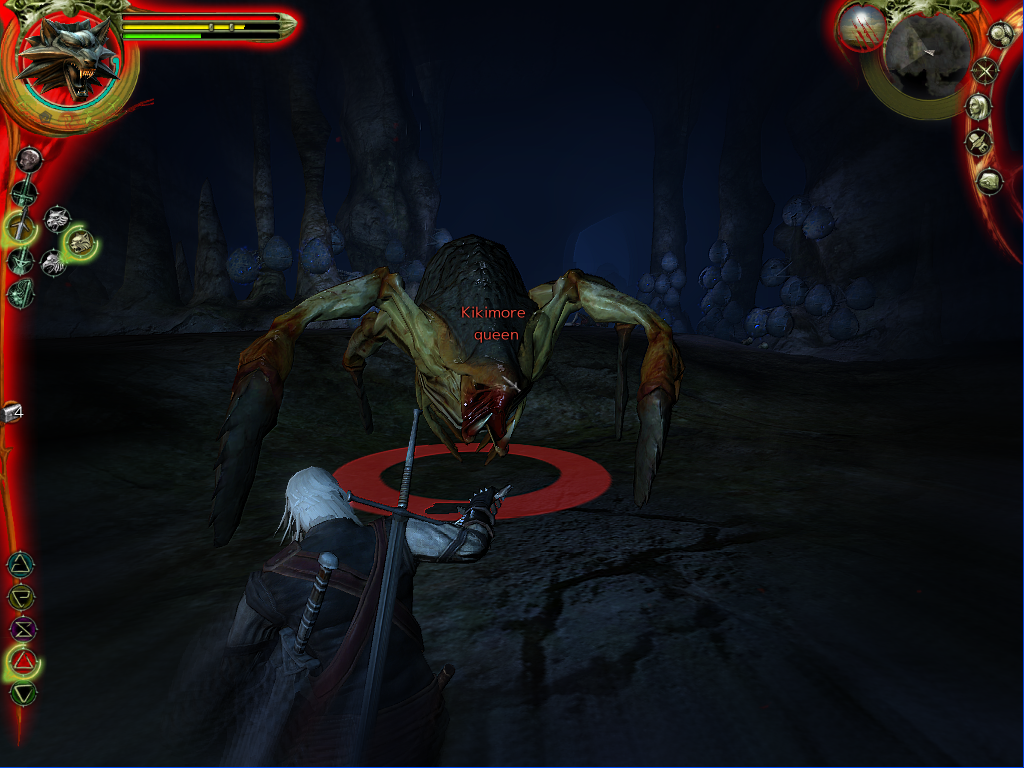1024x768 pixels.
Task: Select the highlighted gold beast head combat style
Action: tap(80, 241)
